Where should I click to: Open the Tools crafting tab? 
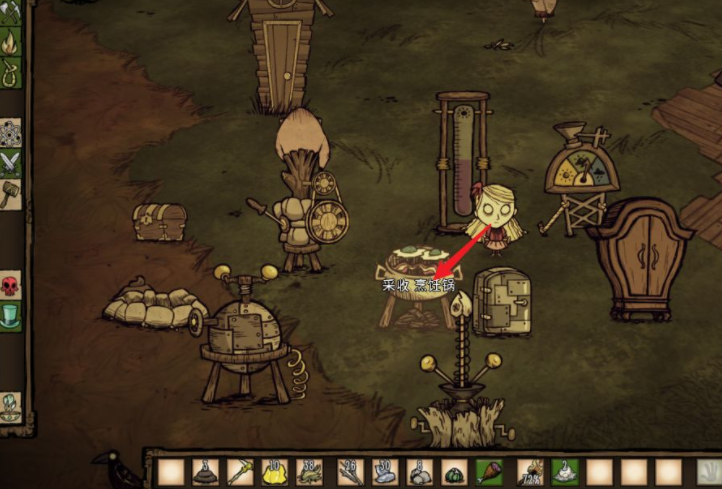[8, 12]
